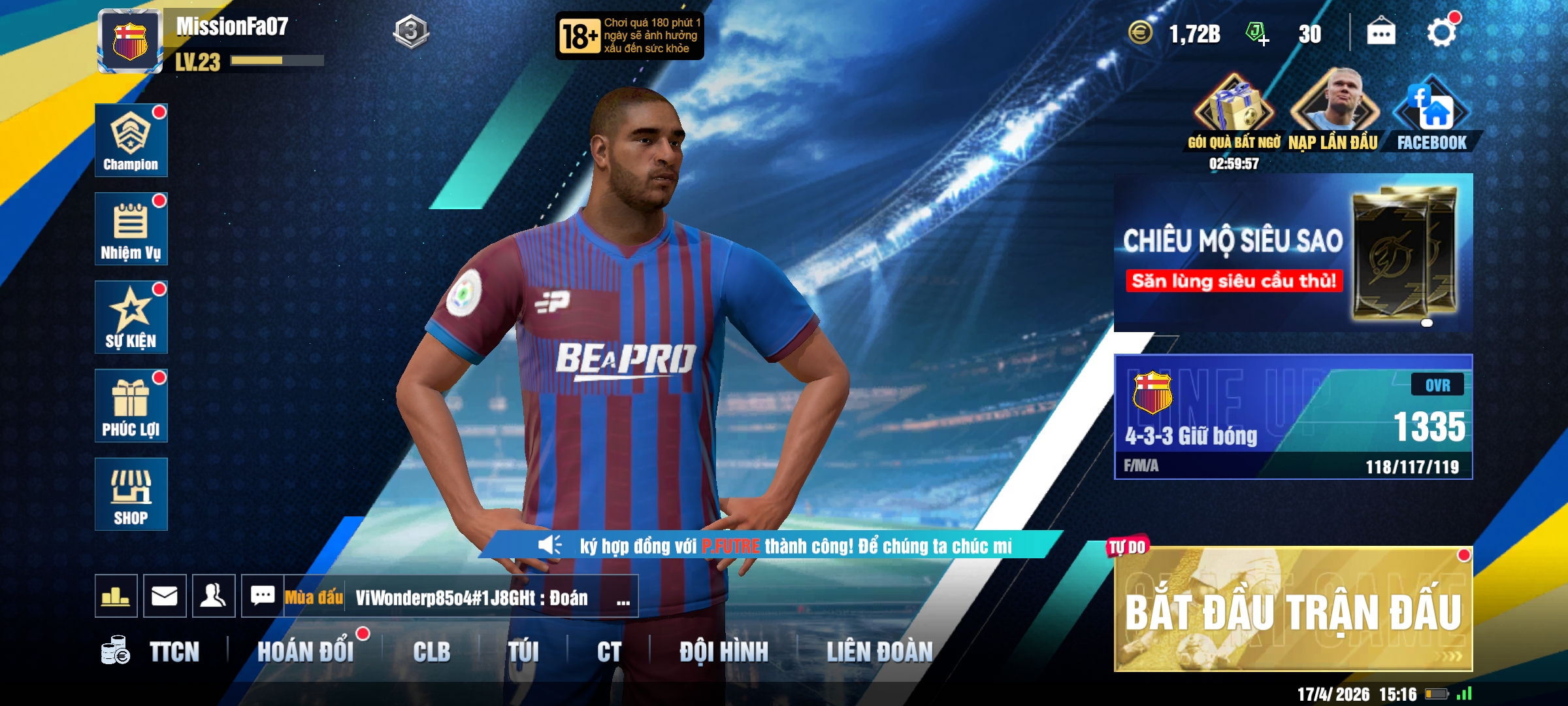
Task: Open the Hoán Đổi tab
Action: [305, 652]
